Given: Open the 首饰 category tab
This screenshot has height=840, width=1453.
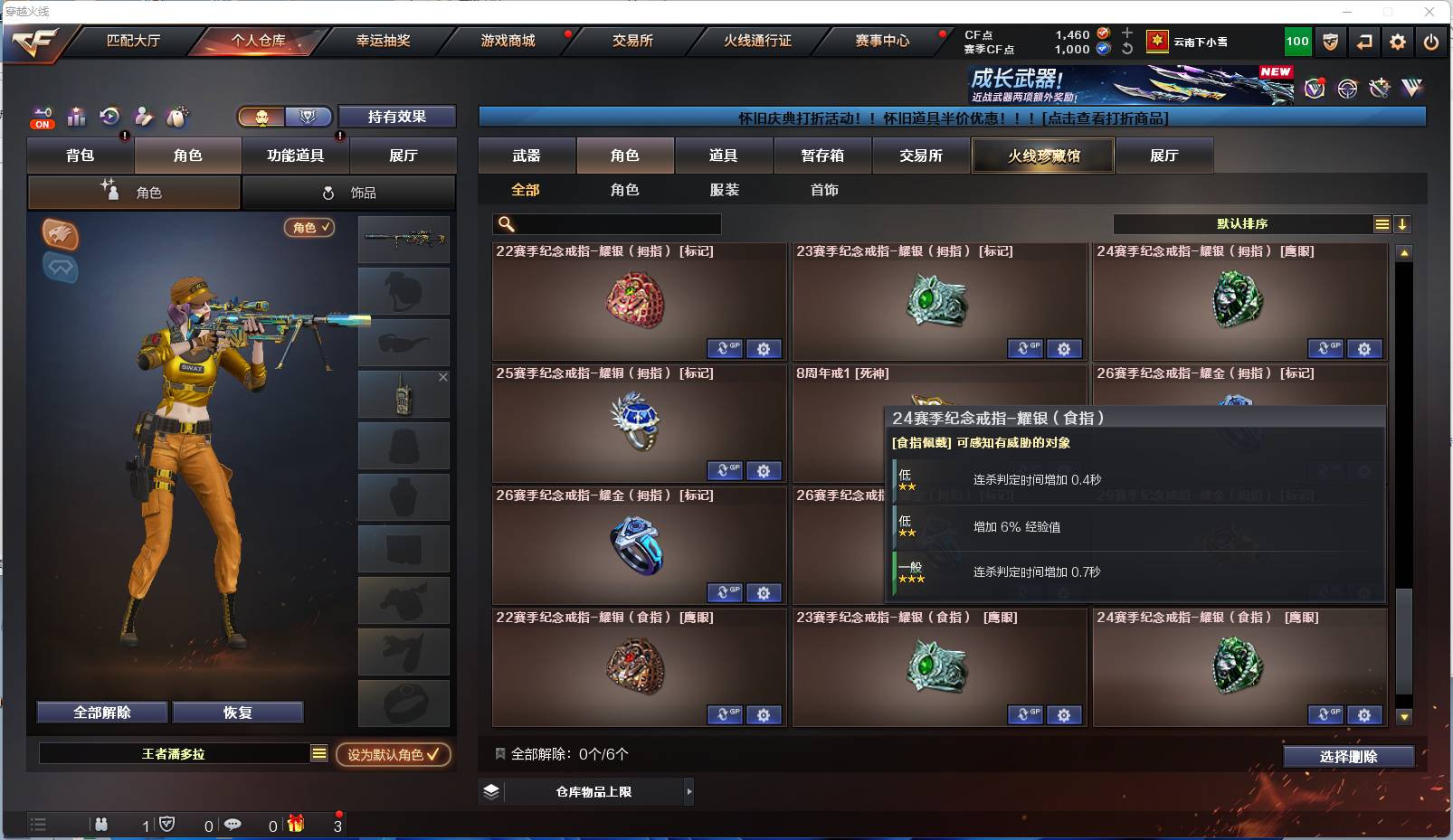Looking at the screenshot, I should (823, 190).
